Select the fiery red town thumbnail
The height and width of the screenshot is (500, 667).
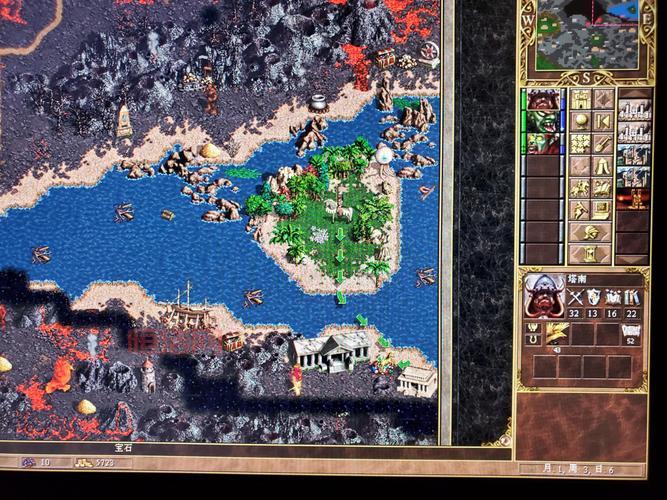(x=634, y=198)
